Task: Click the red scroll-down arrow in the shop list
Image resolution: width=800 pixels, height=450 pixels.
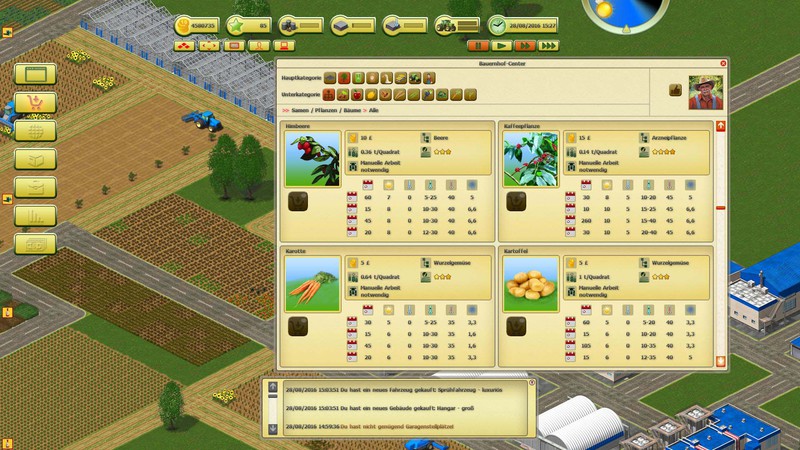Action: (721, 360)
